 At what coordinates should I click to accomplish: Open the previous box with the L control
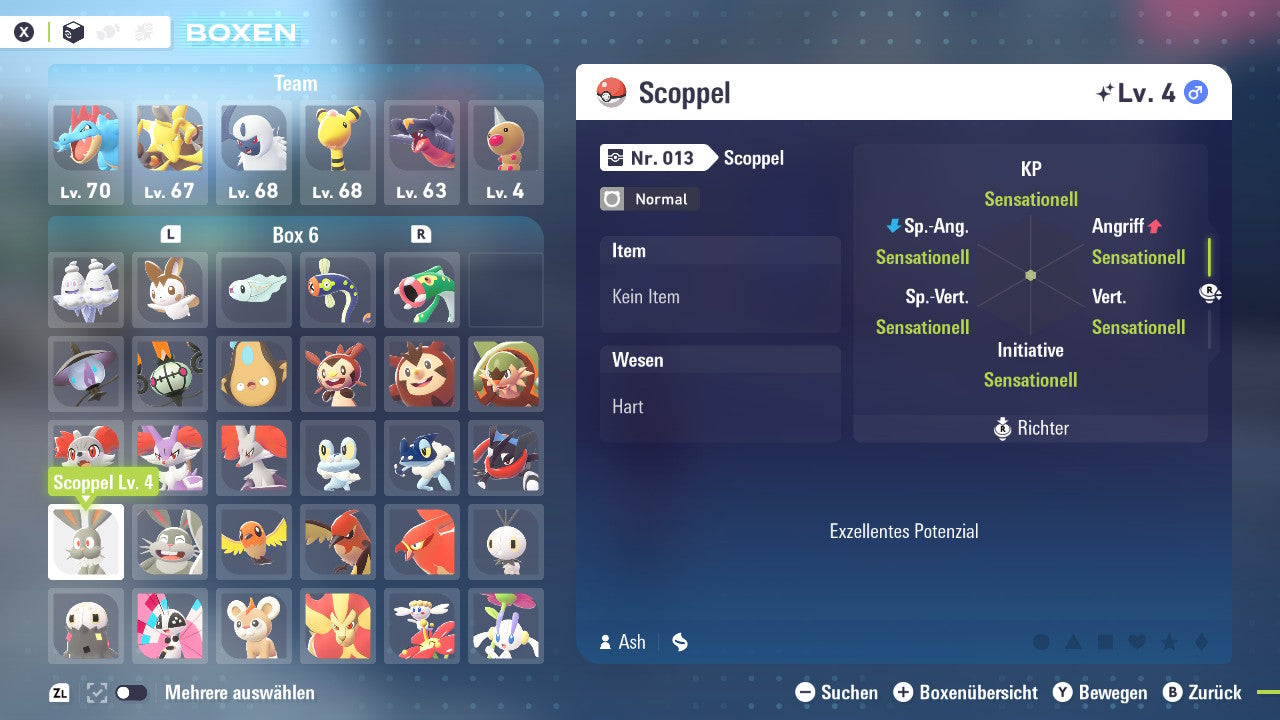pos(169,235)
